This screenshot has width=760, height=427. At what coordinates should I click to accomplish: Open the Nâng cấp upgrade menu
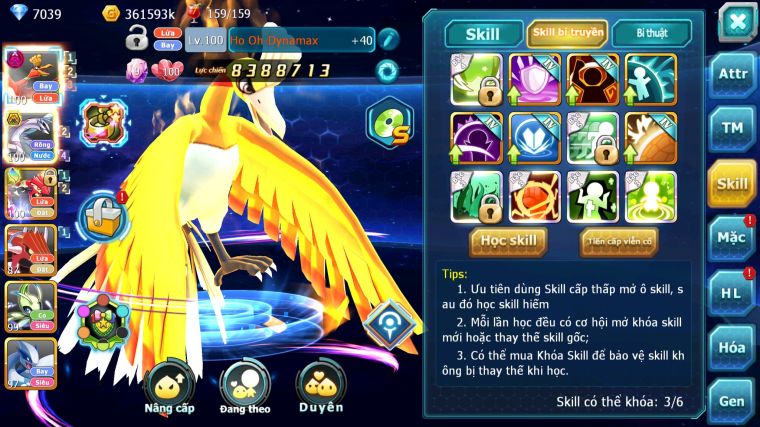168,386
